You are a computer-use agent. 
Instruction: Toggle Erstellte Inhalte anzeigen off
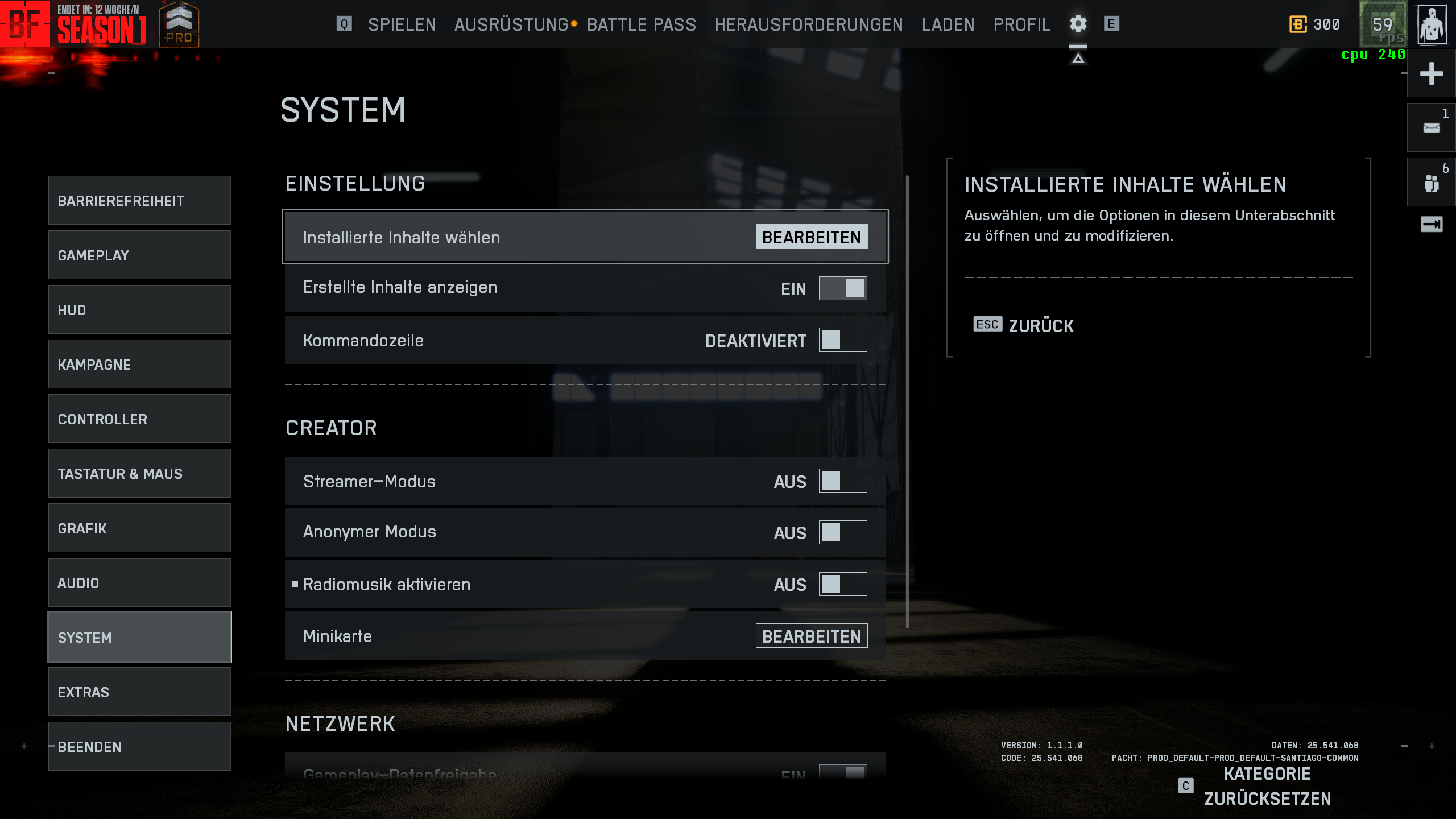[x=842, y=288]
